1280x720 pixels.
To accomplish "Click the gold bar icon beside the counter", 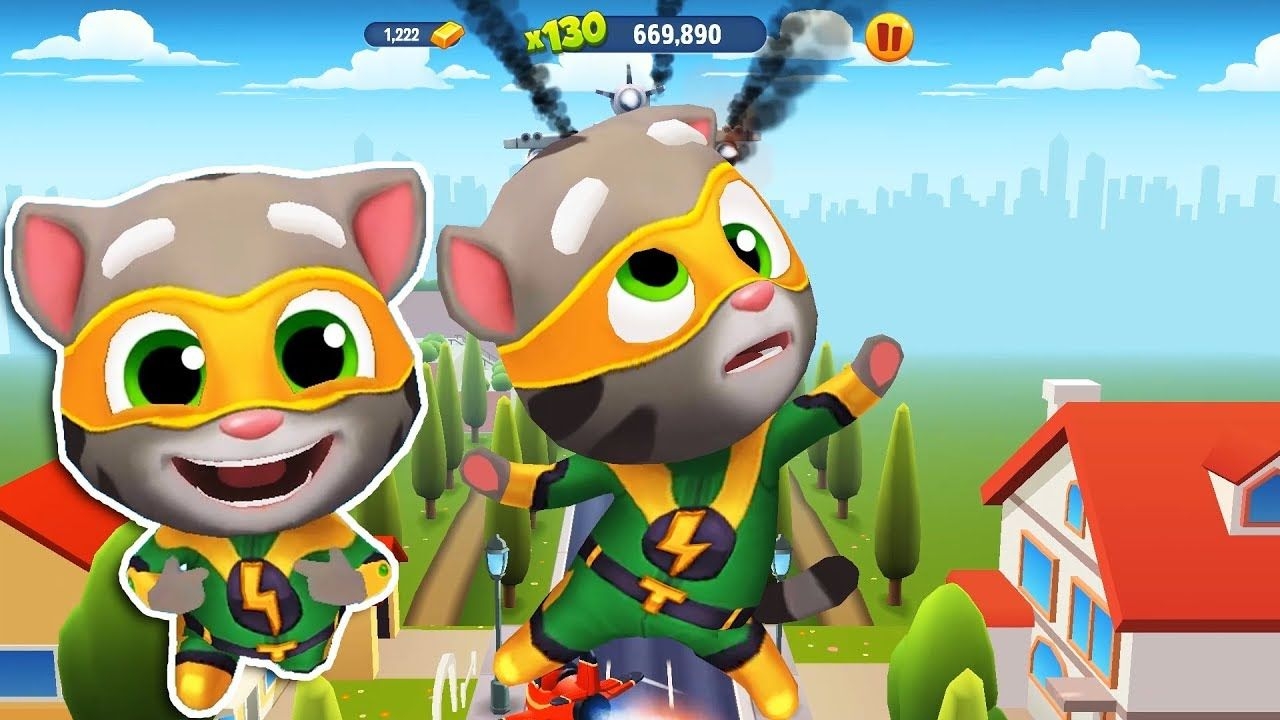I will coord(447,31).
